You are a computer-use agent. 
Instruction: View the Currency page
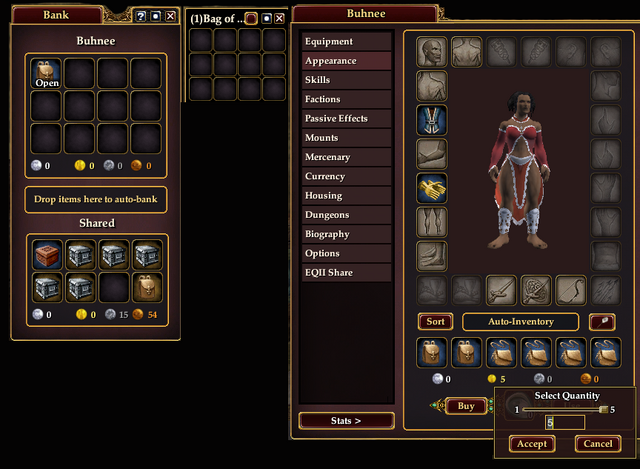pyautogui.click(x=346, y=176)
